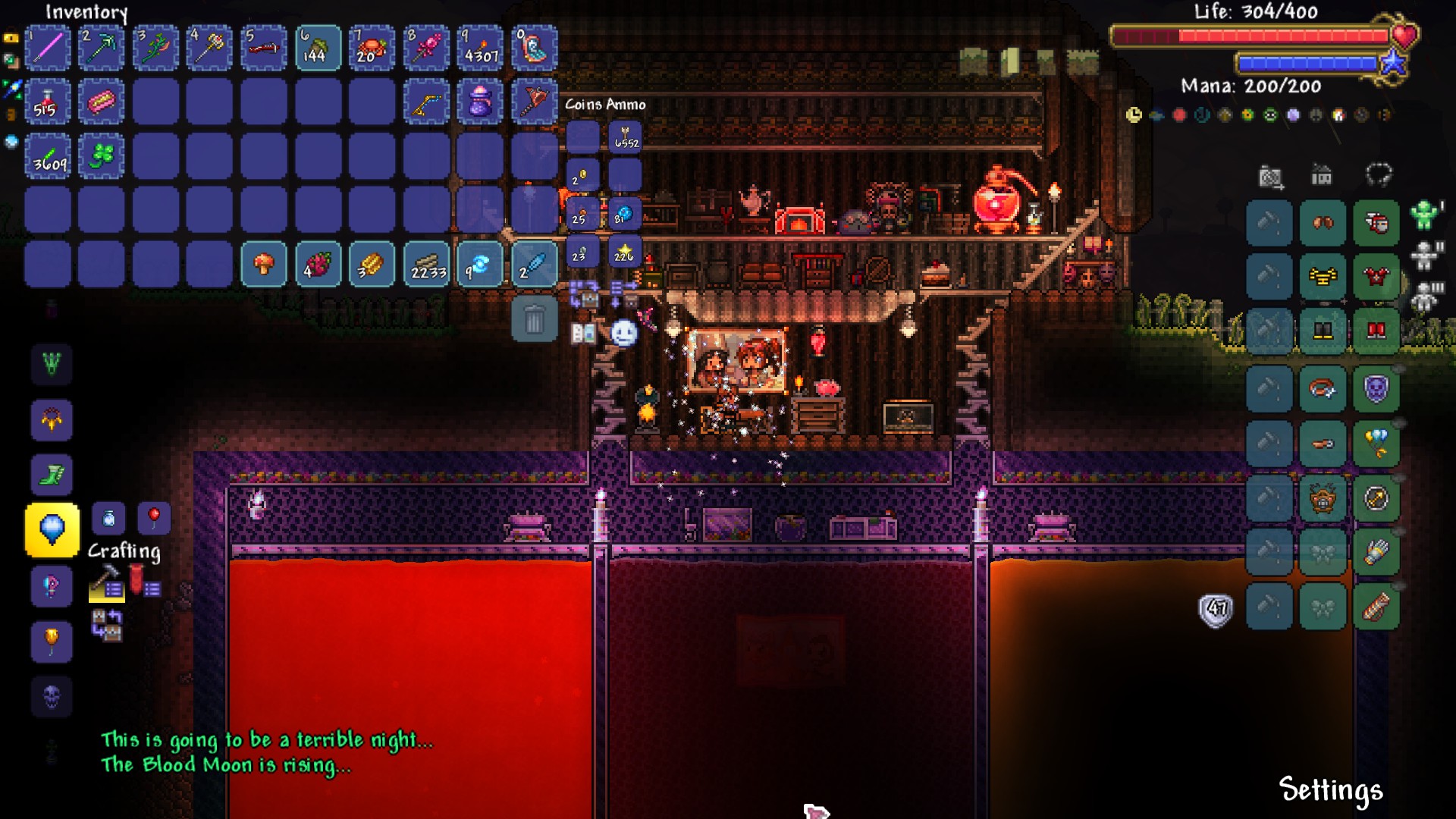Open the trash can slot

click(535, 319)
